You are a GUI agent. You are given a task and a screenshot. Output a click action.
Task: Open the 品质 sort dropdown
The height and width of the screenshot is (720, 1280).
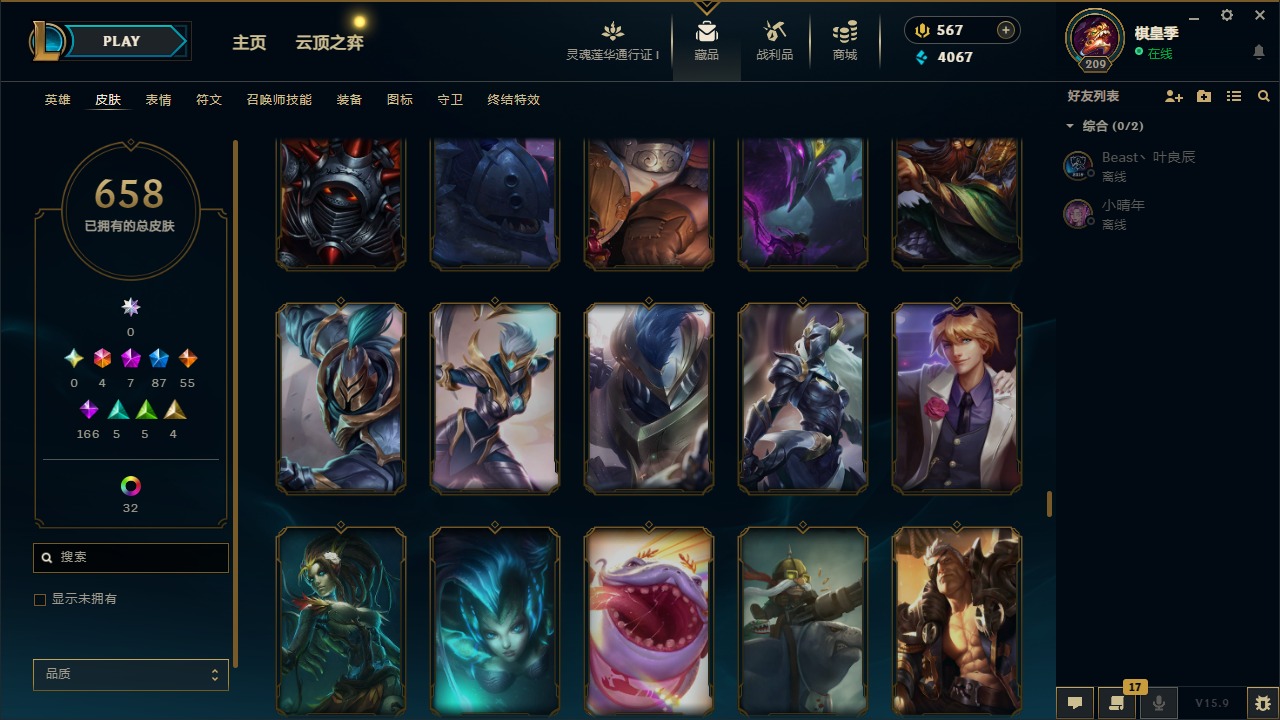tap(130, 675)
